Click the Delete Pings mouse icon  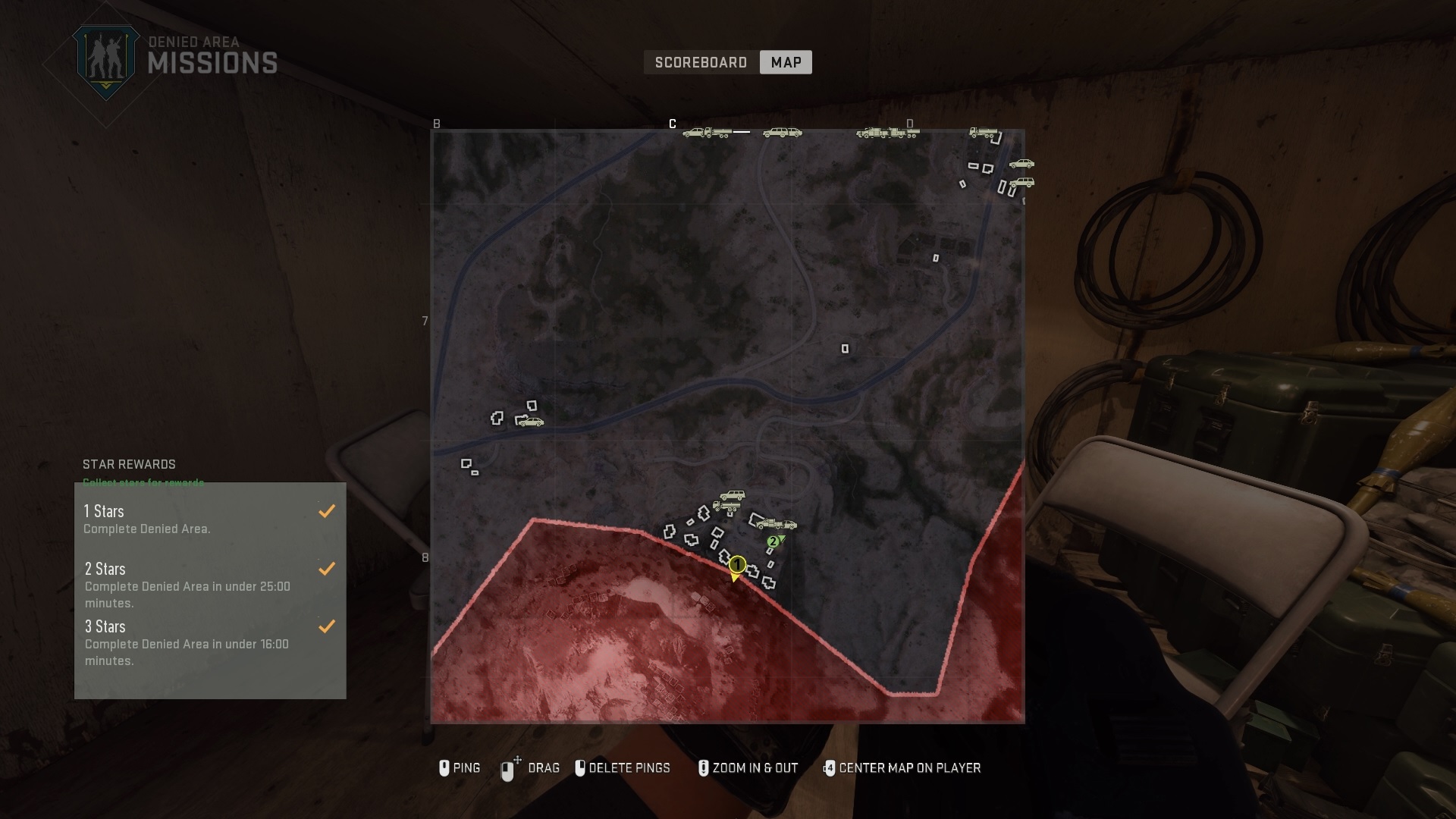click(582, 768)
